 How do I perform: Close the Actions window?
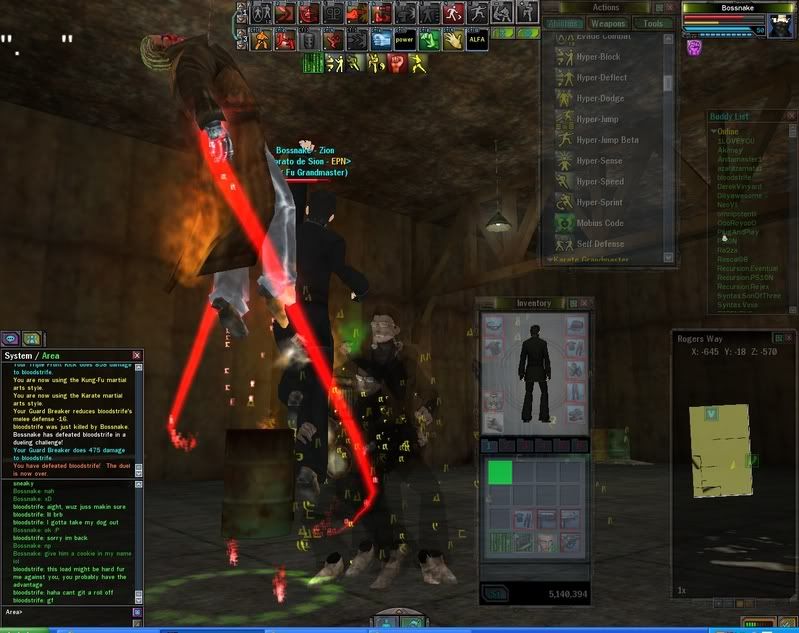pyautogui.click(x=671, y=8)
